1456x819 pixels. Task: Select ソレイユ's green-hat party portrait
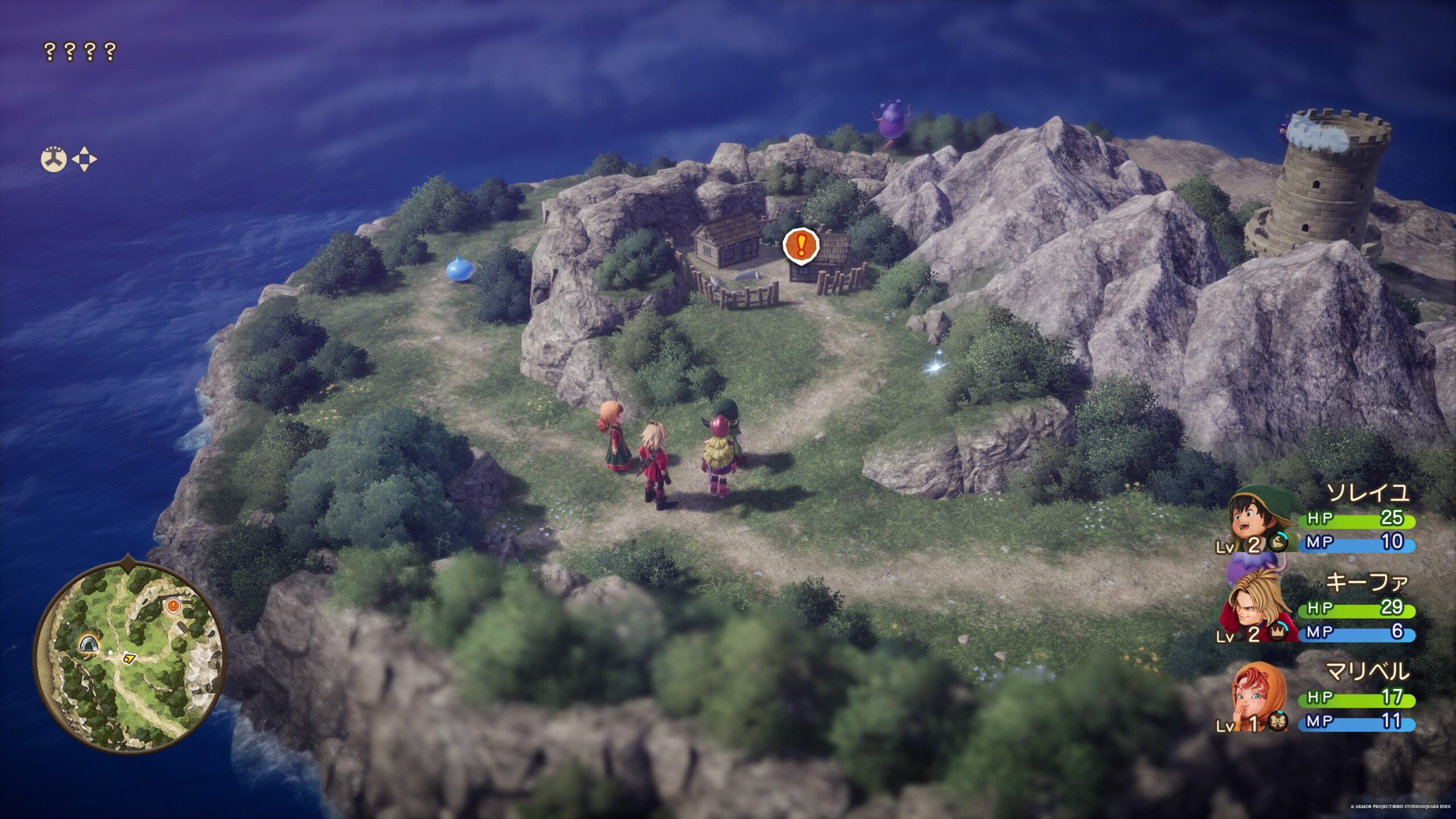click(1259, 518)
